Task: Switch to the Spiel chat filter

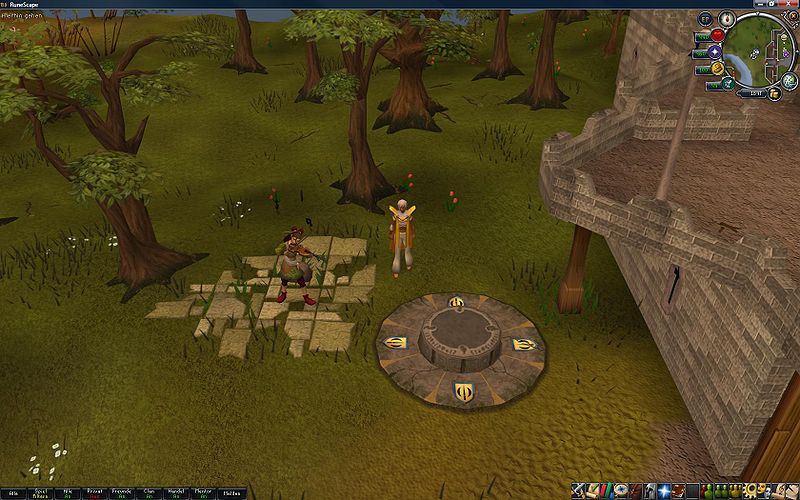Action: tap(42, 492)
